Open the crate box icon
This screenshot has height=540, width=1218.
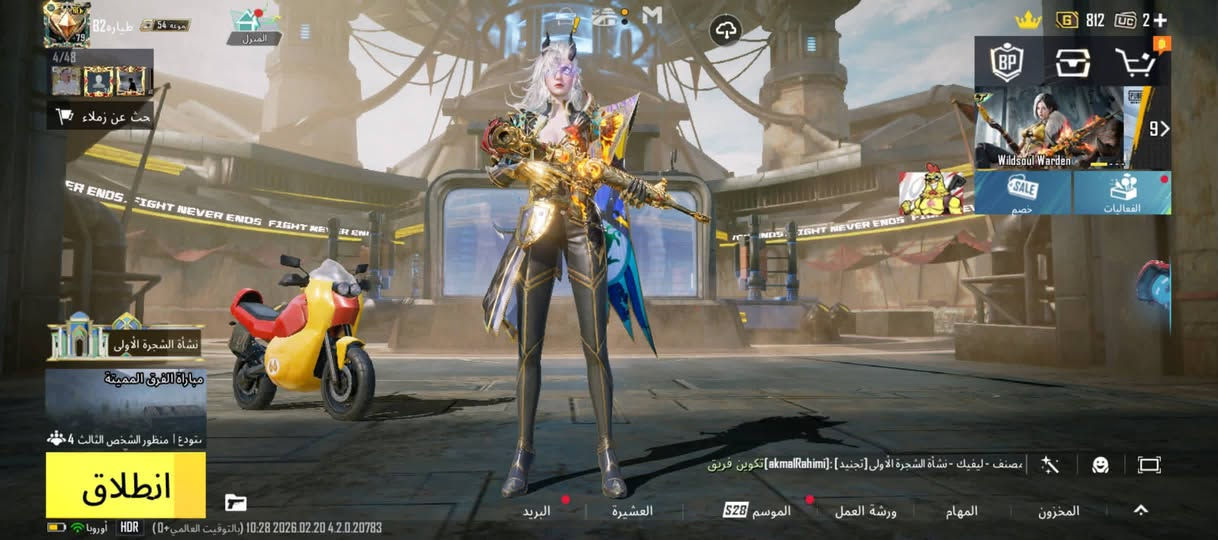coord(1072,63)
